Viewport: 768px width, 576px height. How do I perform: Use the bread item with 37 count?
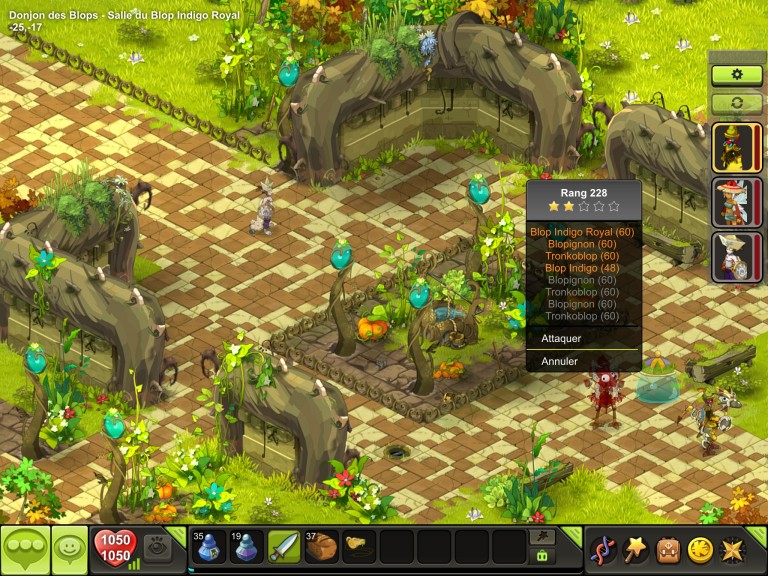tap(322, 548)
